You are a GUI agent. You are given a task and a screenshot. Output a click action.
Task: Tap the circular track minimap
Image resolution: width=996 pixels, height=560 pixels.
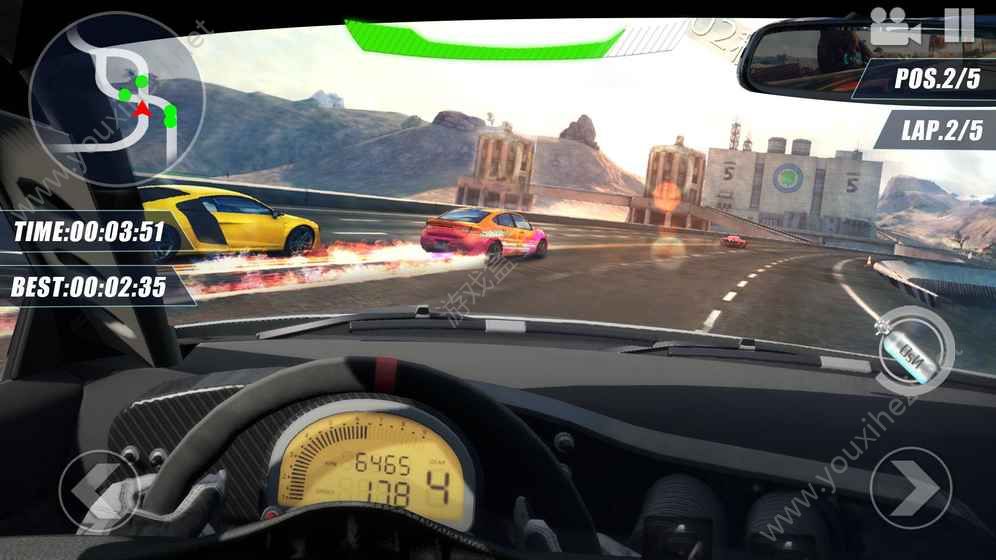click(x=116, y=97)
